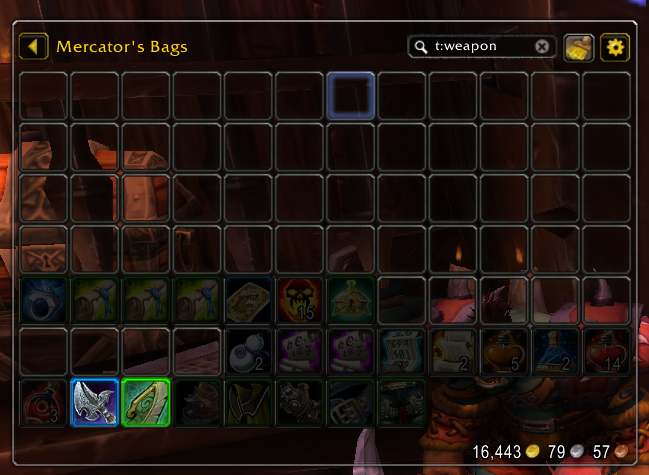Viewport: 649px width, 475px height.
Task: Clear the t:weapon search text
Action: [542, 46]
